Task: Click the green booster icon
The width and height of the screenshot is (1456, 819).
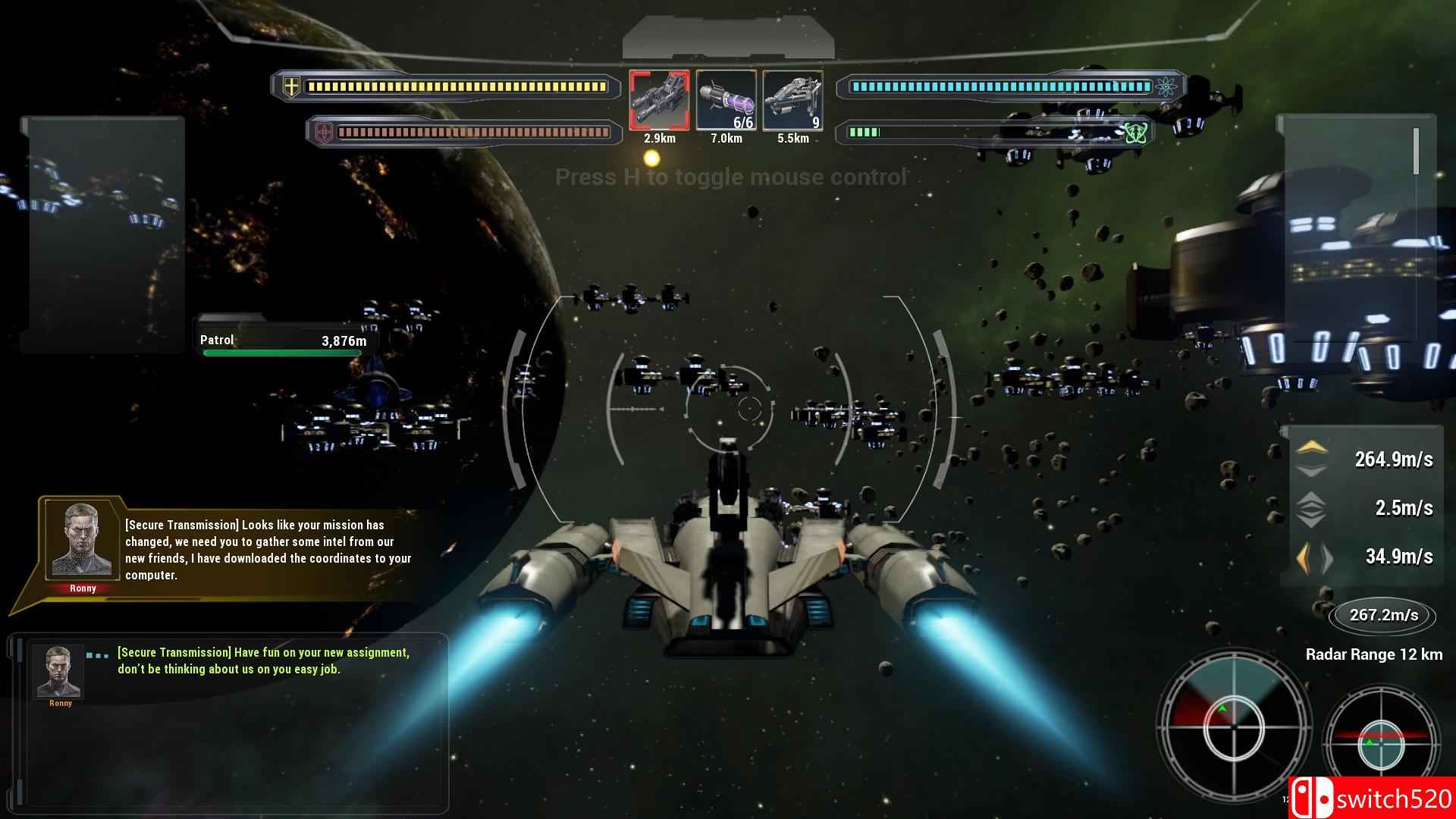Action: (1134, 133)
